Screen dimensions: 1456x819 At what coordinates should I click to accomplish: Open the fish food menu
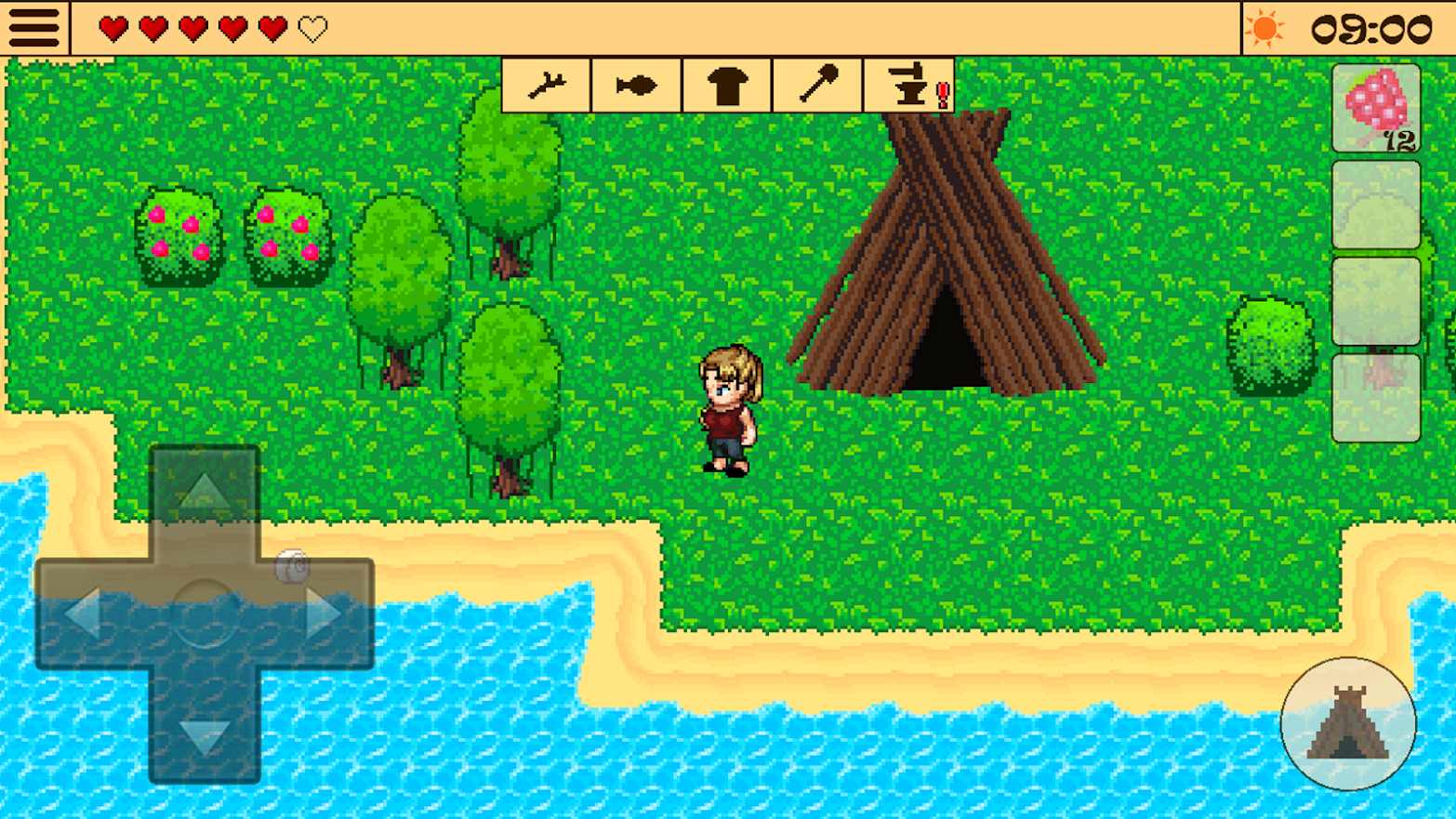point(636,85)
